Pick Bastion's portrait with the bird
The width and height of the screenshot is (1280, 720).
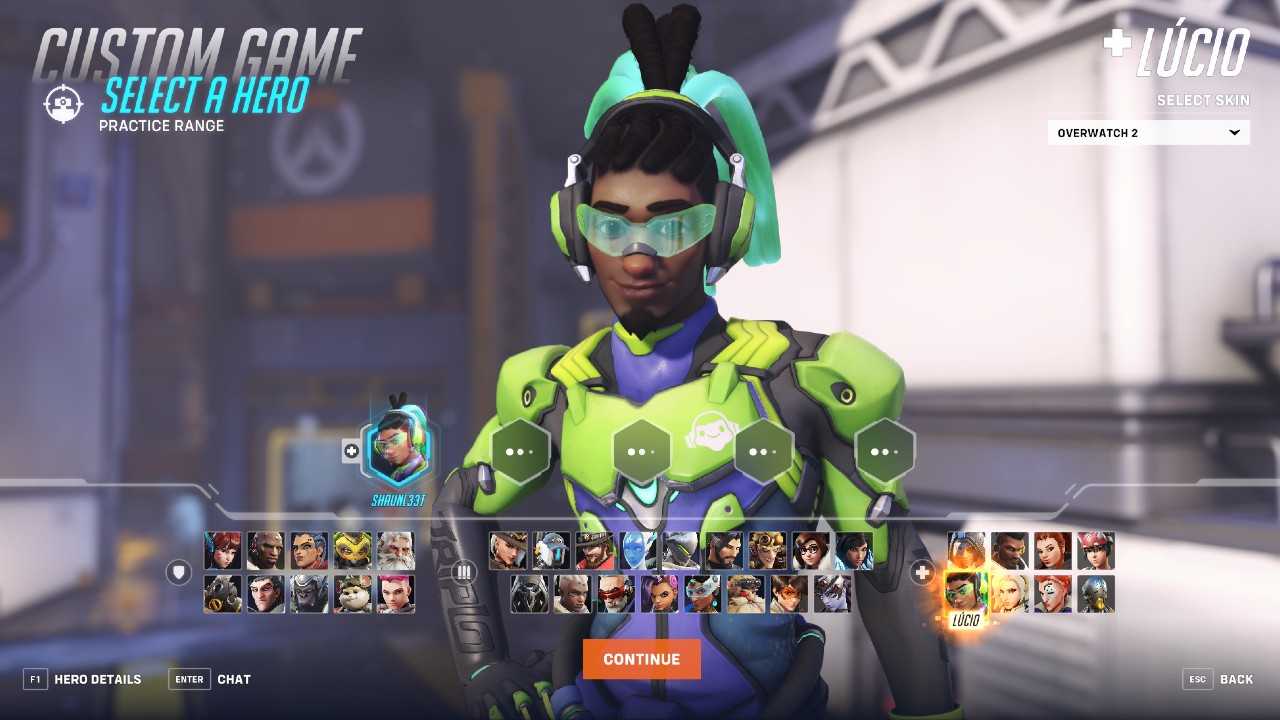[551, 551]
